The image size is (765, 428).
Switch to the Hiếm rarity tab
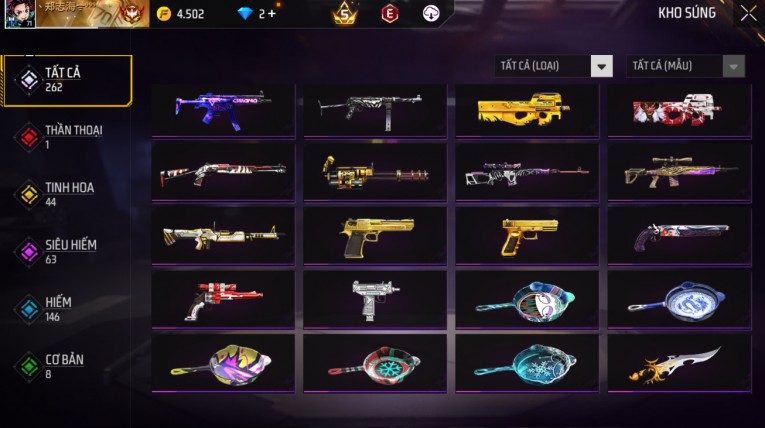[x=67, y=308]
